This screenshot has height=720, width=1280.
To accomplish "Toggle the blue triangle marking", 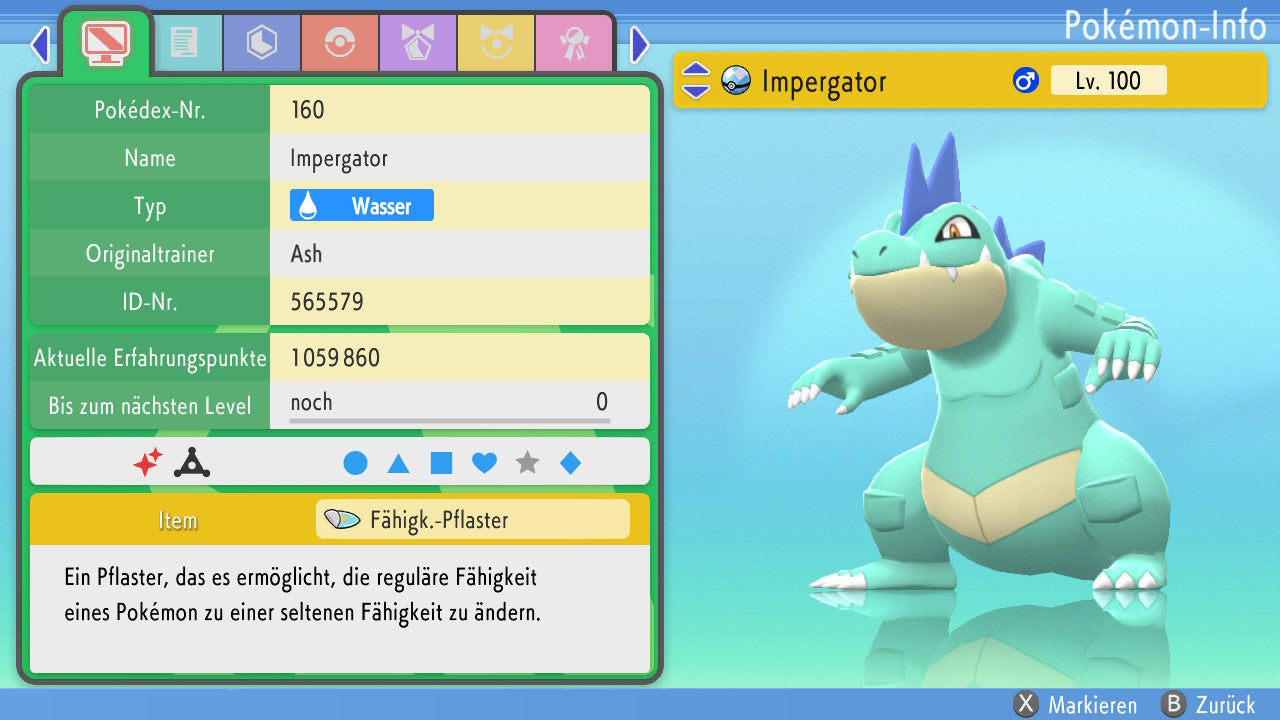I will tap(398, 463).
